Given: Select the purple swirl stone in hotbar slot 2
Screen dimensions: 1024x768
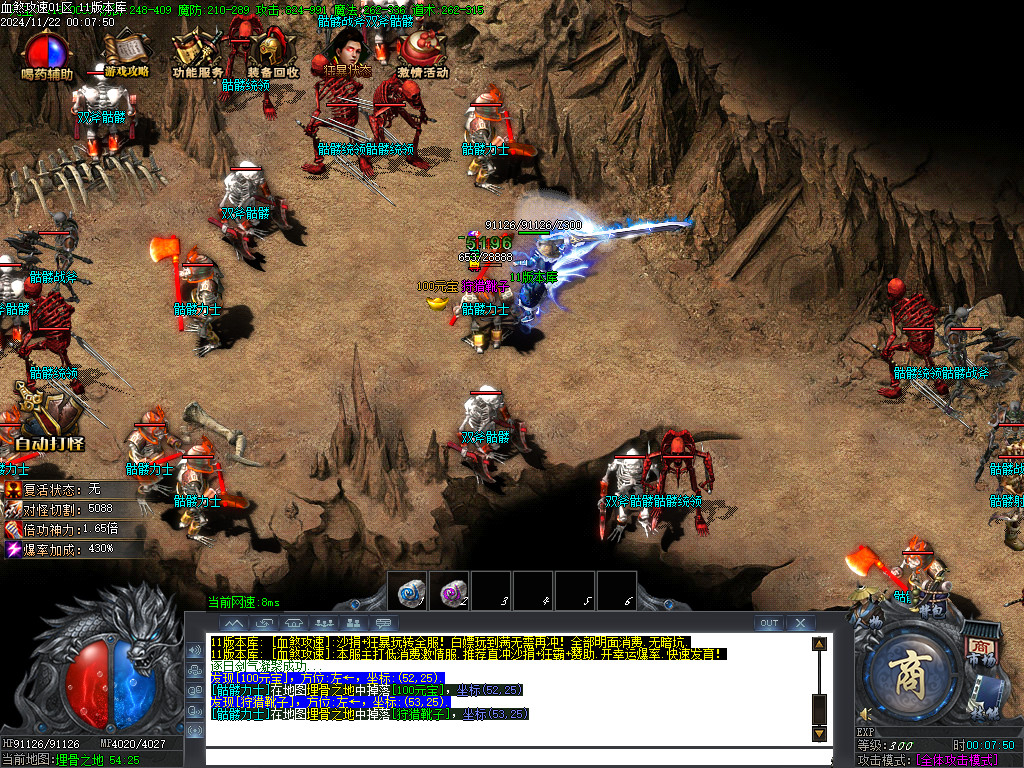Looking at the screenshot, I should pyautogui.click(x=449, y=591).
